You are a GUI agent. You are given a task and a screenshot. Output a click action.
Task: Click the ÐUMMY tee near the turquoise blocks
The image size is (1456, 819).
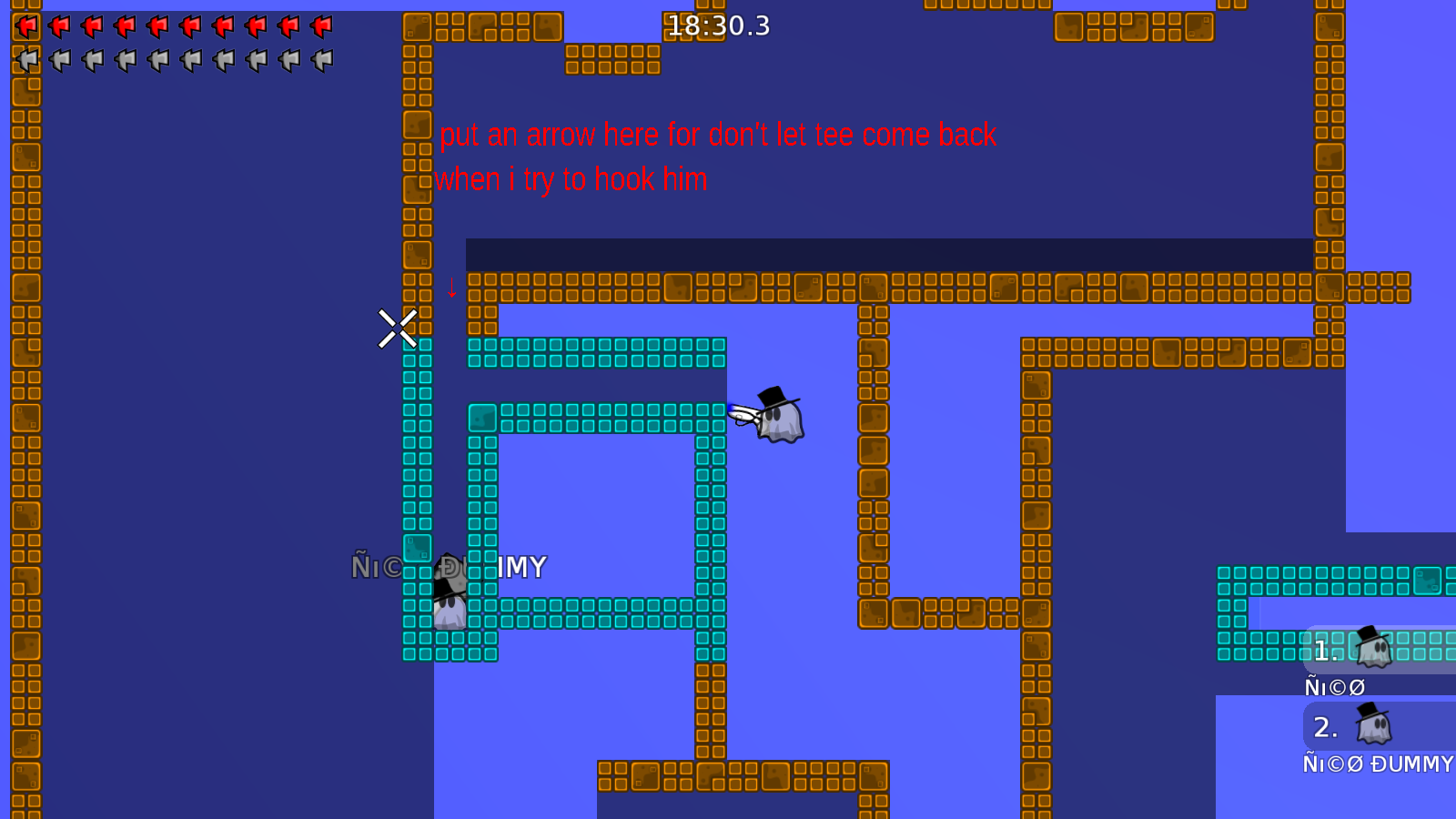pyautogui.click(x=452, y=601)
